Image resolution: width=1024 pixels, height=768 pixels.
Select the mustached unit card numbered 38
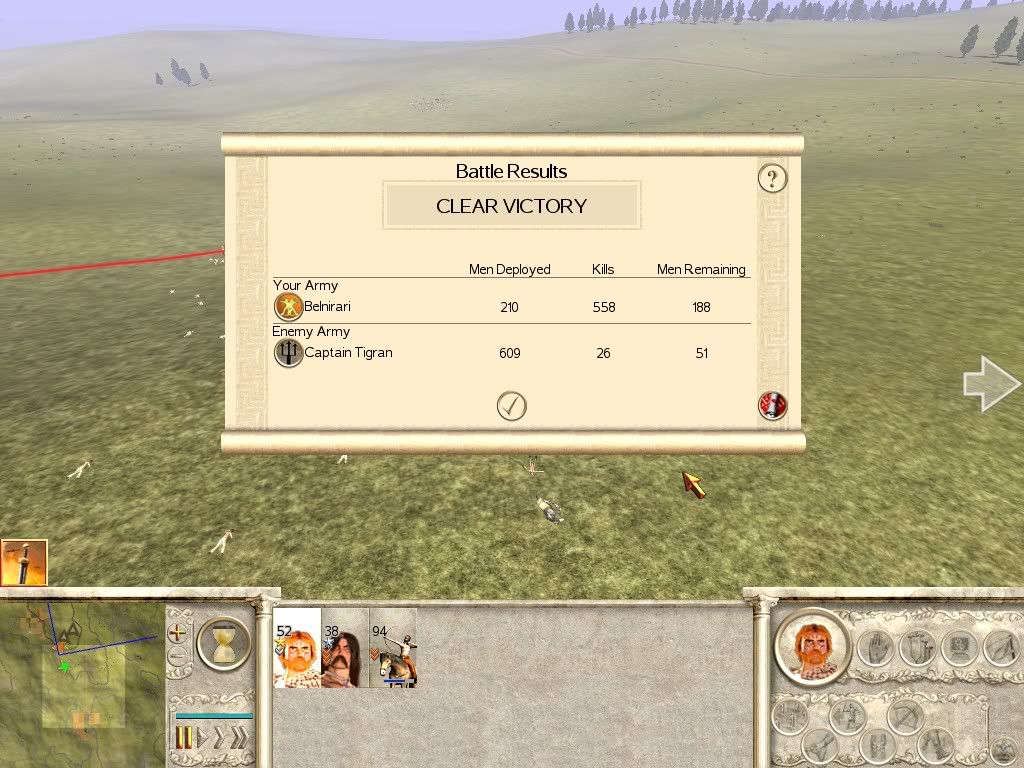click(345, 647)
